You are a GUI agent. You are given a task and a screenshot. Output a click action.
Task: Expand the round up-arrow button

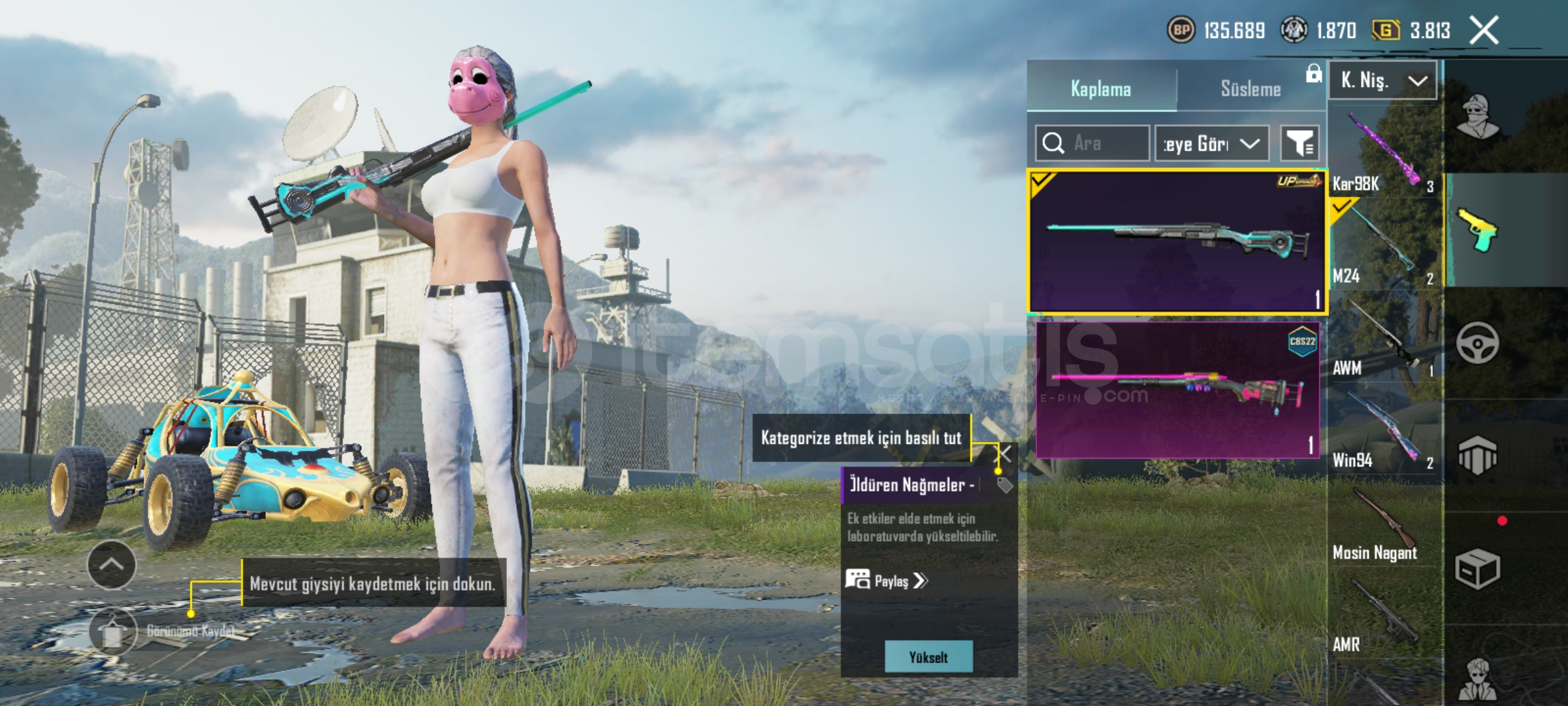112,565
